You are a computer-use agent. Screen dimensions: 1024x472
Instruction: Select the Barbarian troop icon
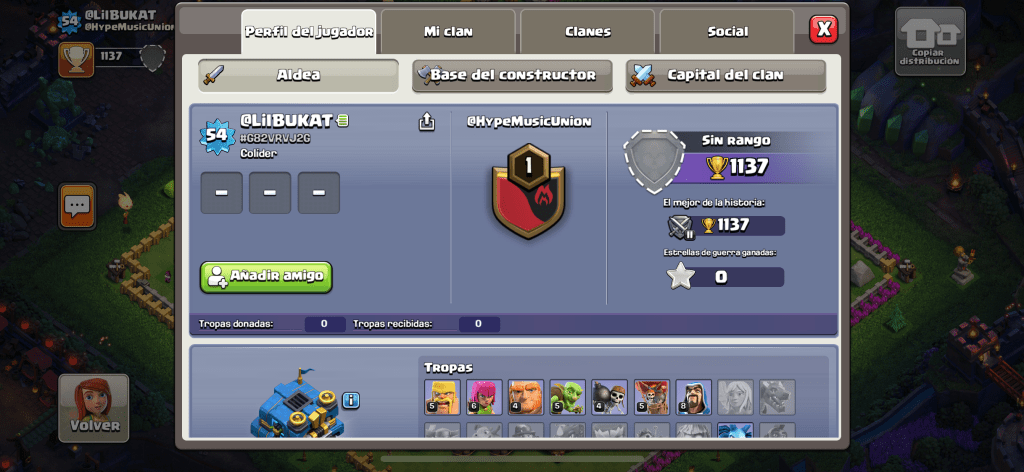(441, 397)
